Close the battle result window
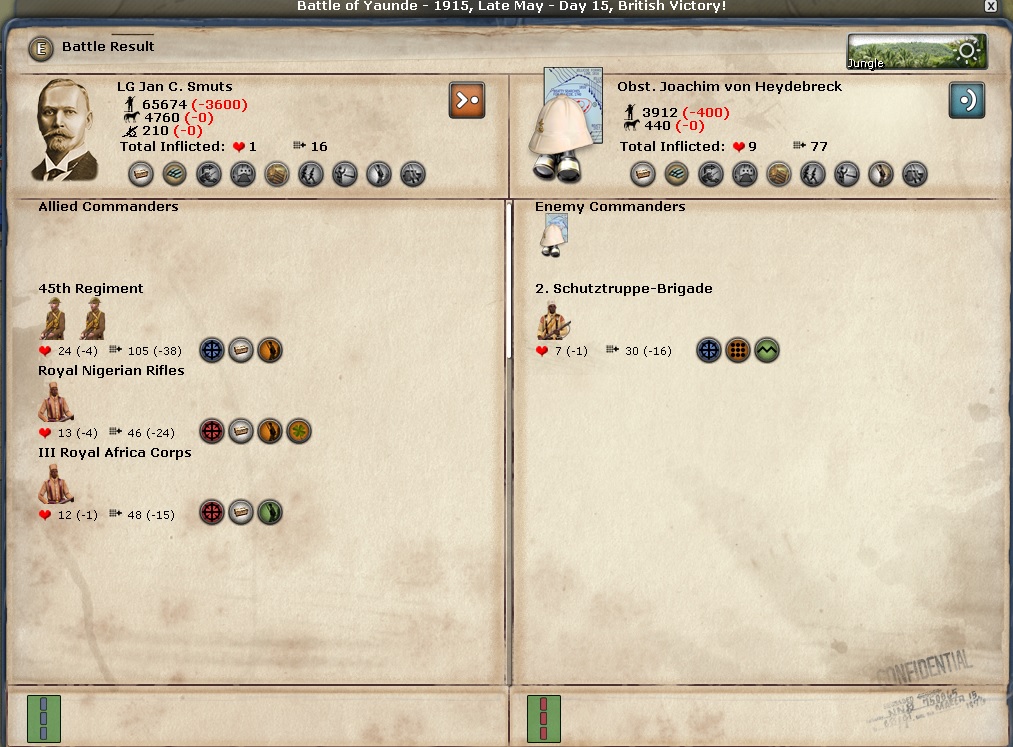 tap(990, 6)
